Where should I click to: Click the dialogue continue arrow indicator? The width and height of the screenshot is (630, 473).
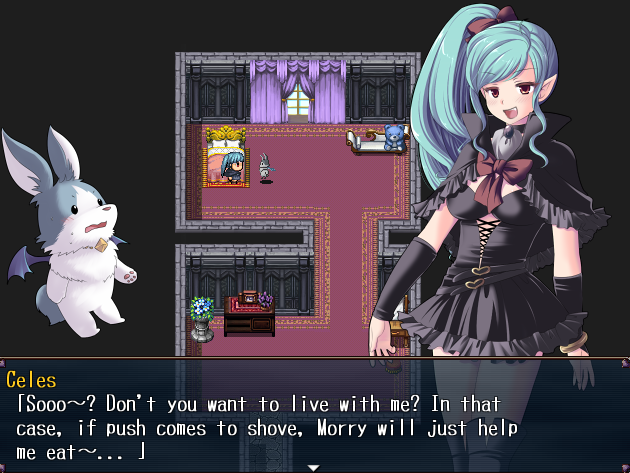[x=313, y=467]
